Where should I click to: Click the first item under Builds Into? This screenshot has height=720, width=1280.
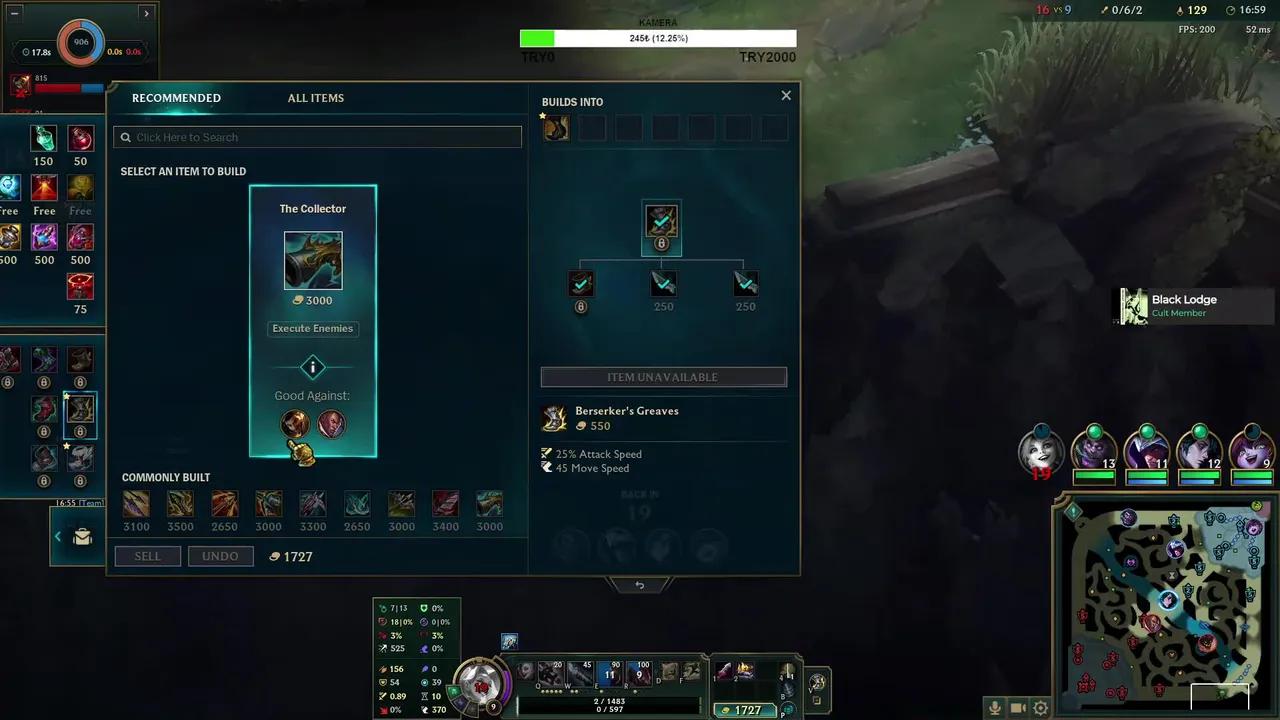556,126
